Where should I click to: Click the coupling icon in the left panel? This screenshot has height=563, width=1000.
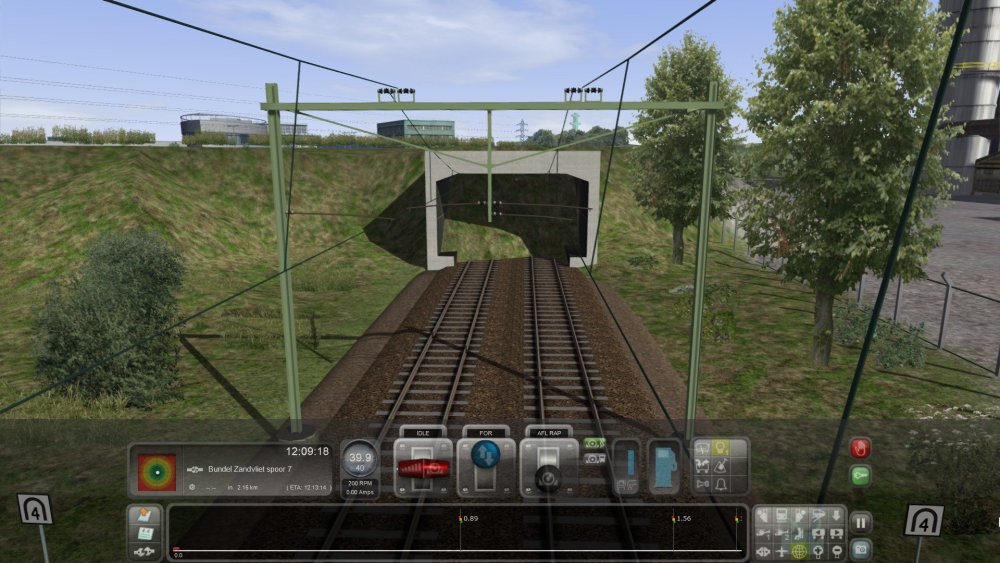click(143, 551)
